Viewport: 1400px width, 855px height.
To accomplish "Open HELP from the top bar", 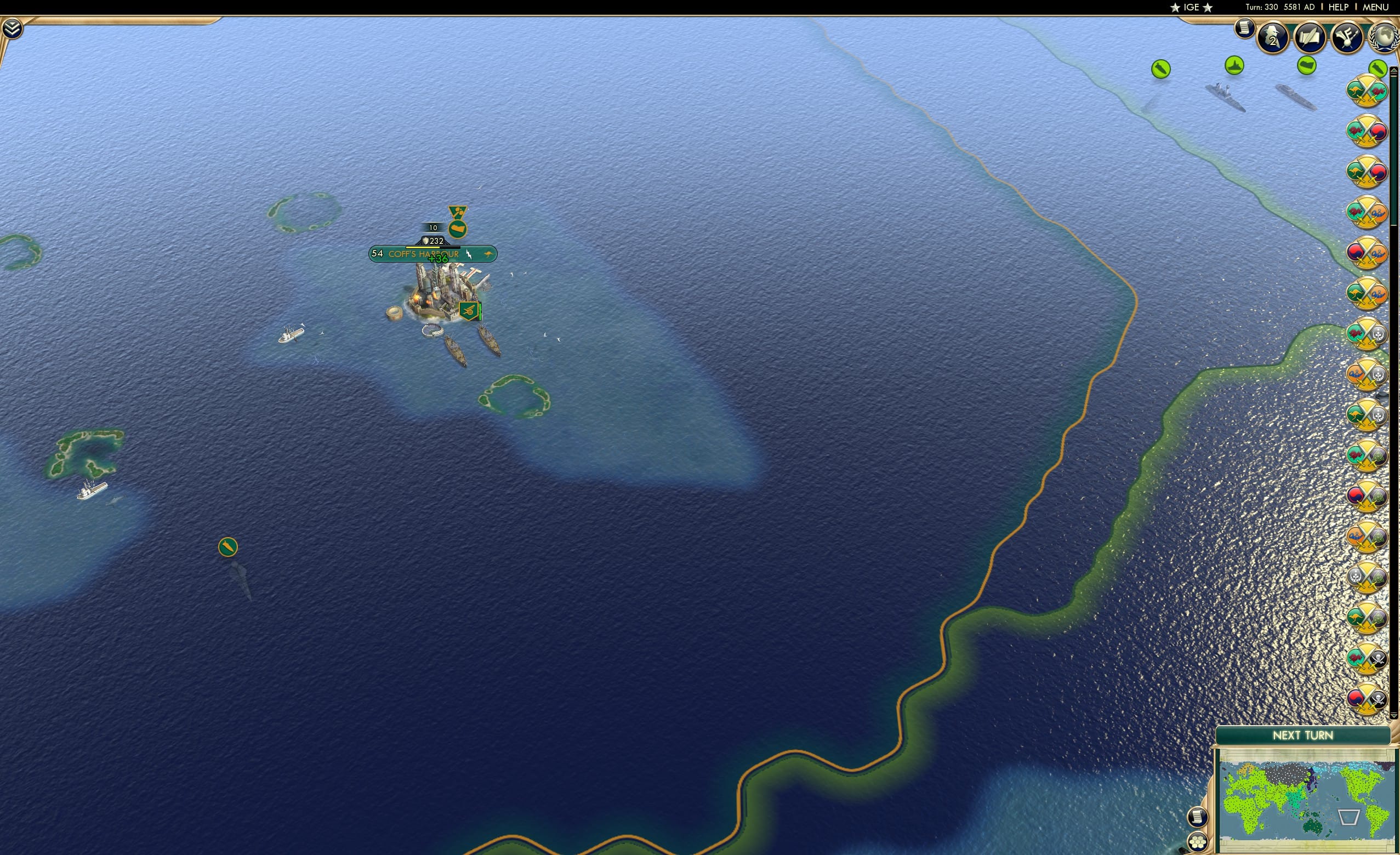I will [x=1339, y=7].
